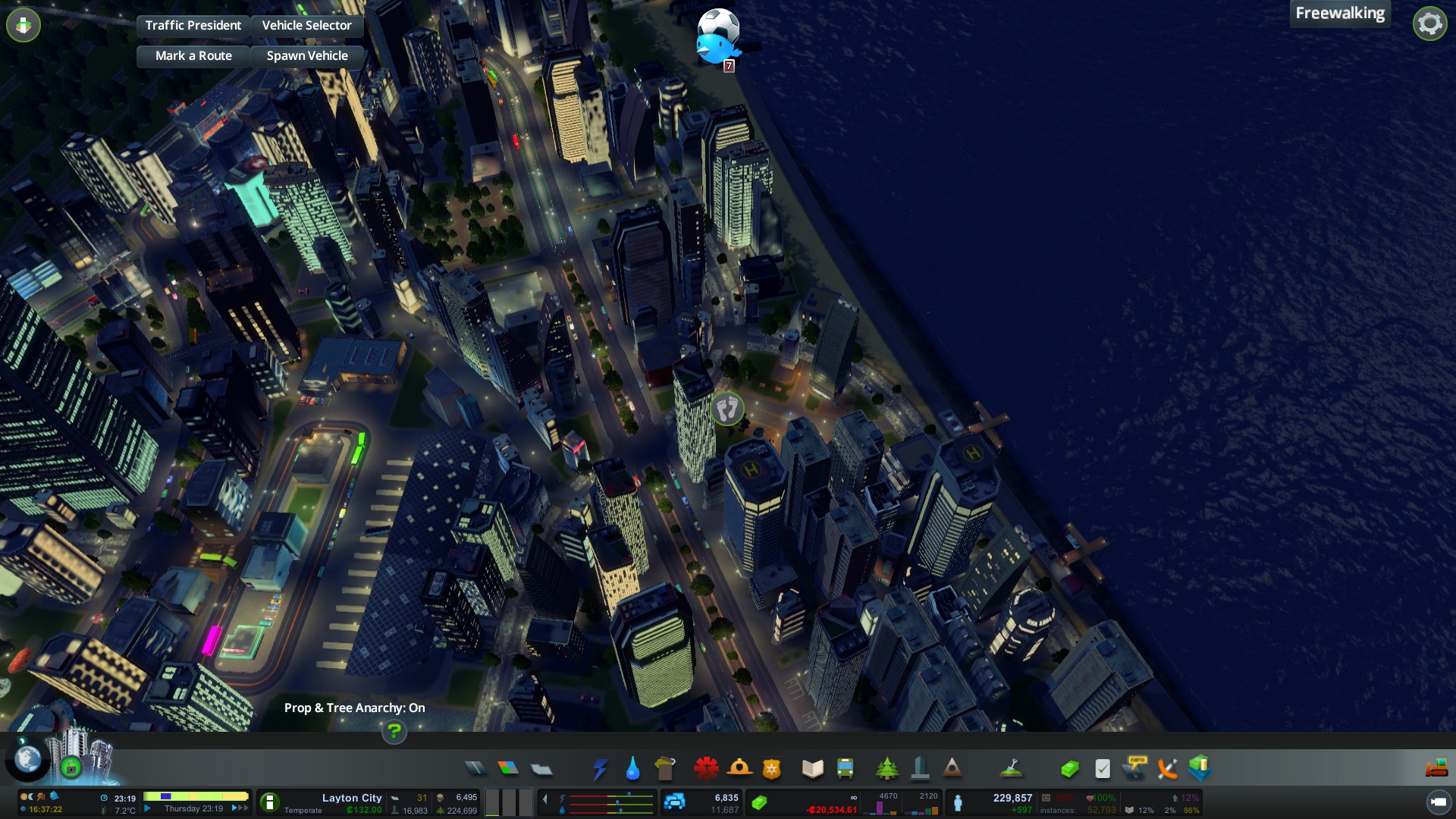Open the bulldozer tool

point(1436,769)
